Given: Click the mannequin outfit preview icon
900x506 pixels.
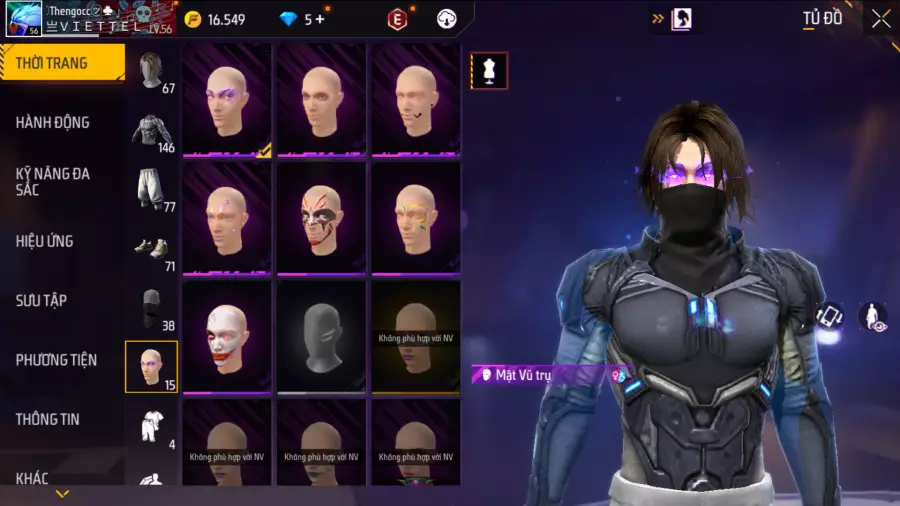Looking at the screenshot, I should (490, 71).
